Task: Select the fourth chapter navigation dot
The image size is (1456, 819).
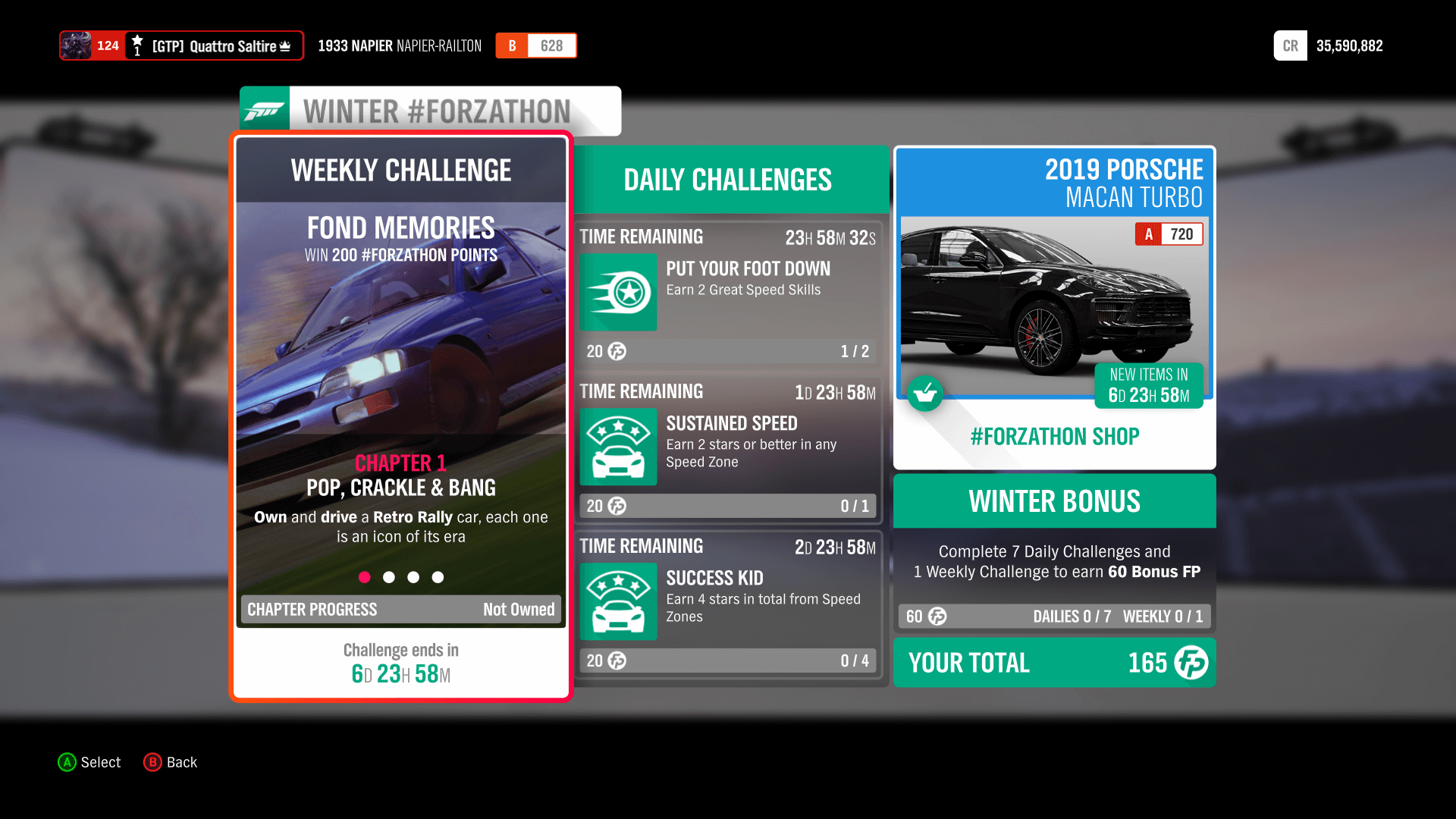Action: tap(438, 577)
